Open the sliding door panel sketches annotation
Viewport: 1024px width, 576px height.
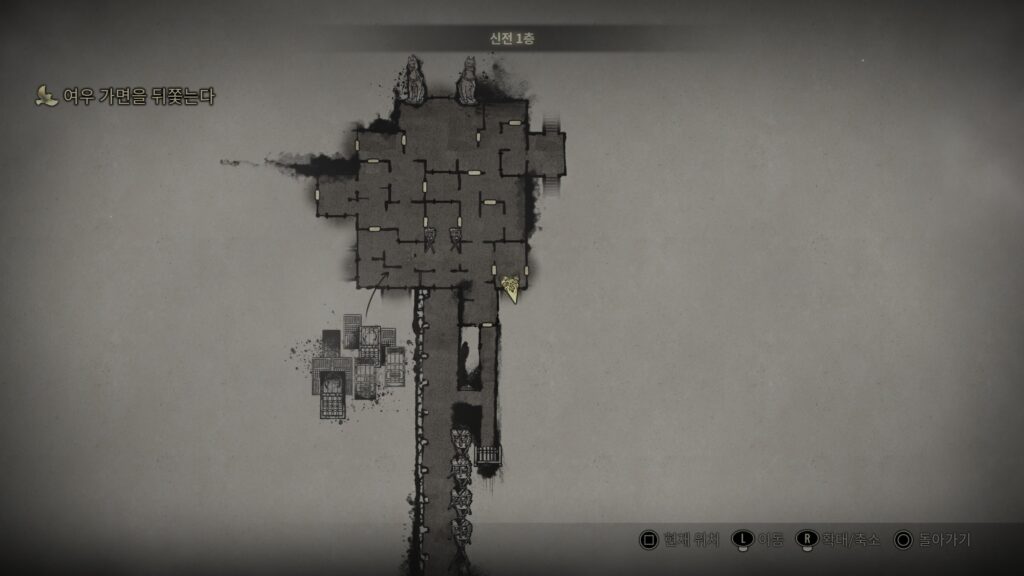pos(358,365)
